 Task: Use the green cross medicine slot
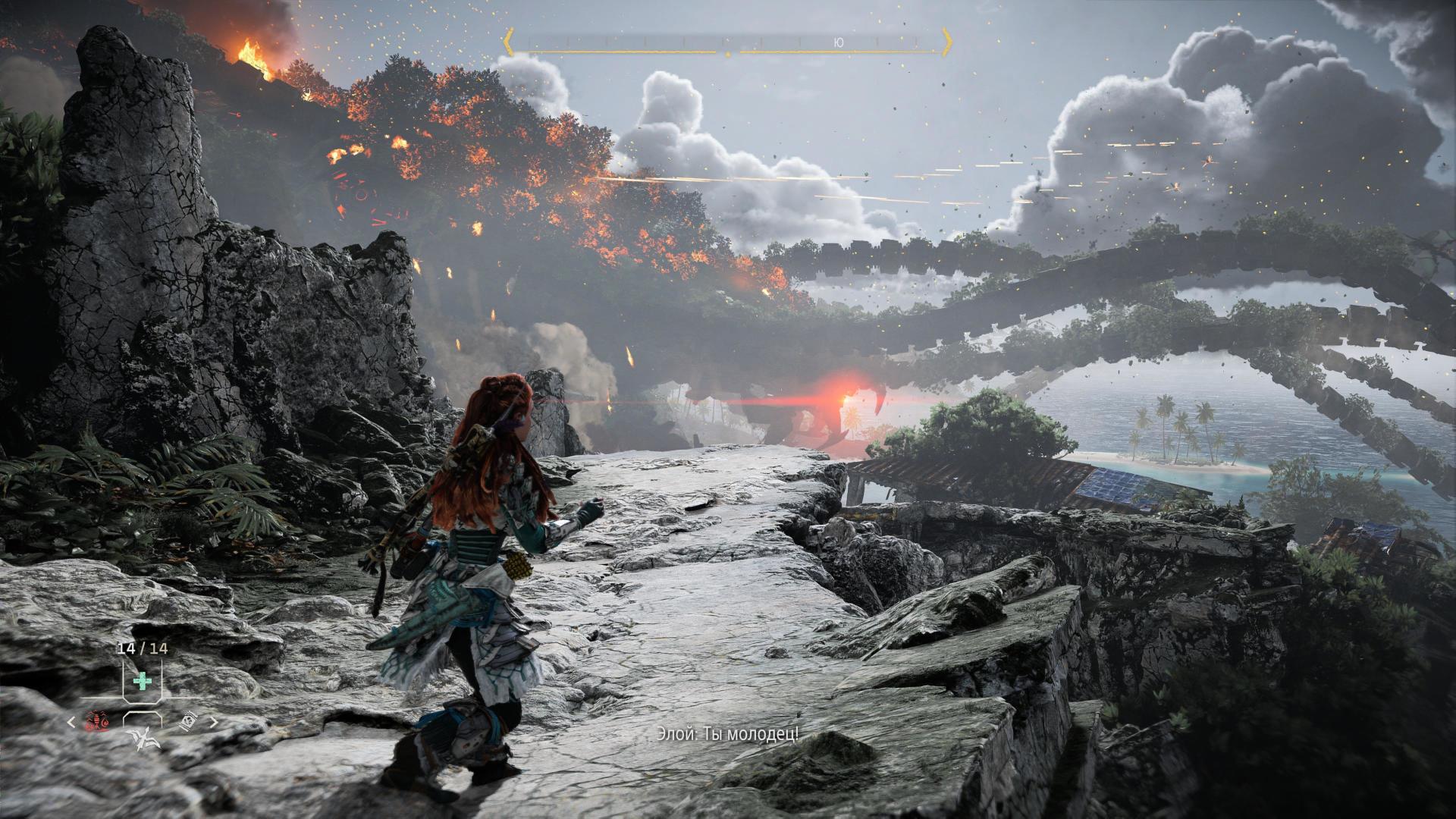(141, 680)
